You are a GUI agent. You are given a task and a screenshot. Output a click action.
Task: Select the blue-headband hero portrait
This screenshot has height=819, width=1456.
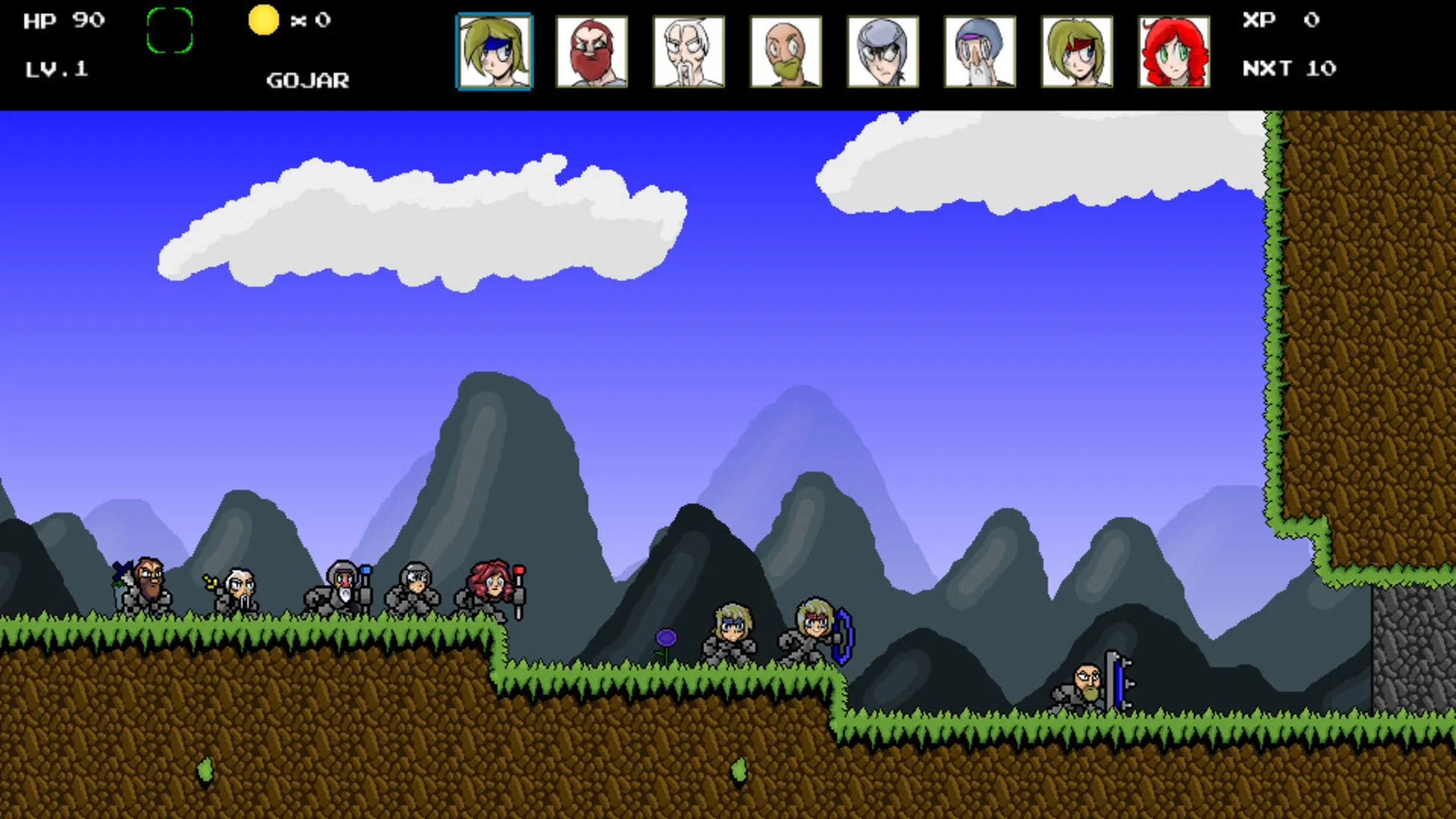tap(493, 53)
